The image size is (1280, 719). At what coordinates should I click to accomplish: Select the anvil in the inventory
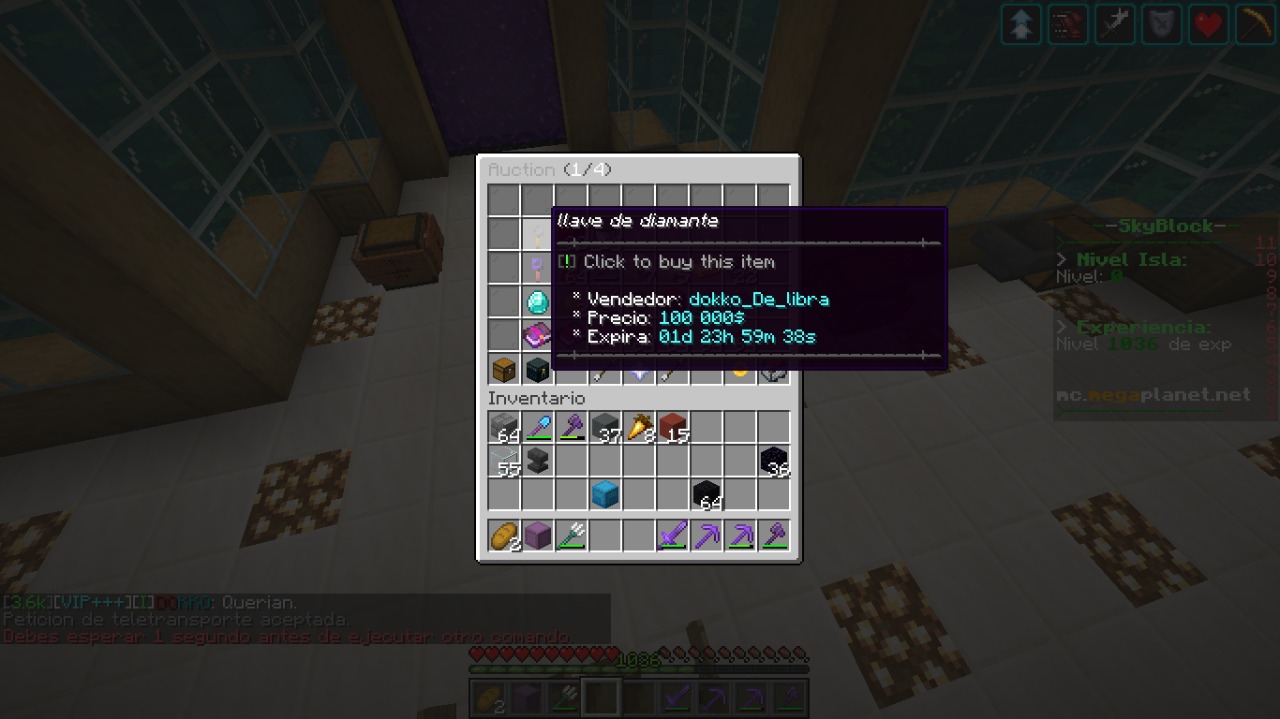point(537,461)
